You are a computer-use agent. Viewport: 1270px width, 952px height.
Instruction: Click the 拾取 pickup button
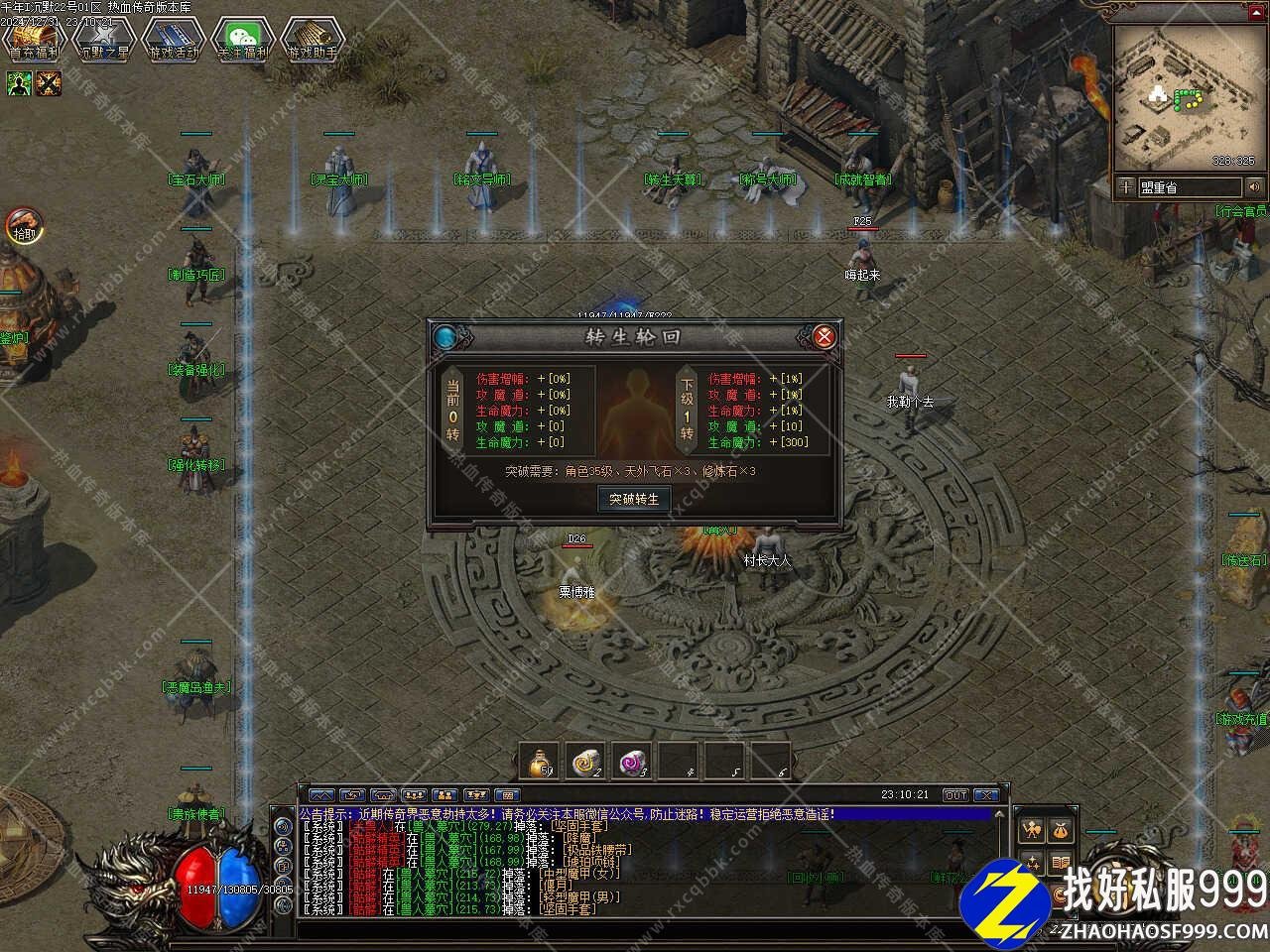[22, 227]
